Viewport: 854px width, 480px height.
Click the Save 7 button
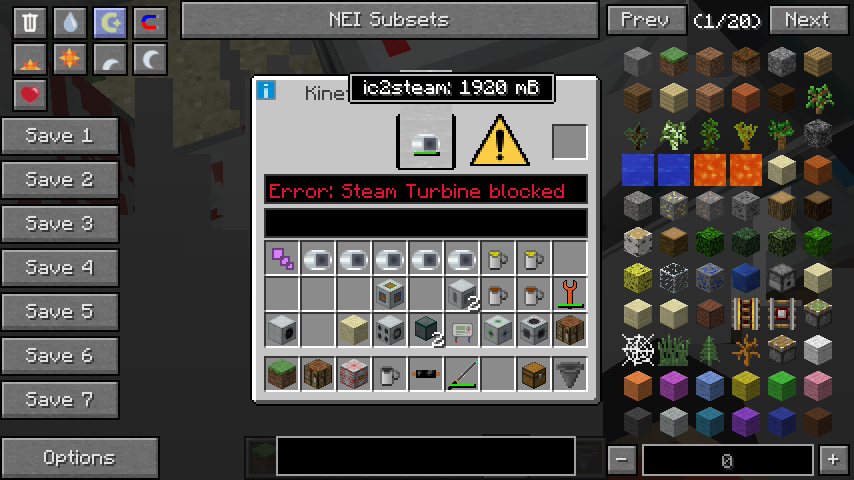(60, 400)
